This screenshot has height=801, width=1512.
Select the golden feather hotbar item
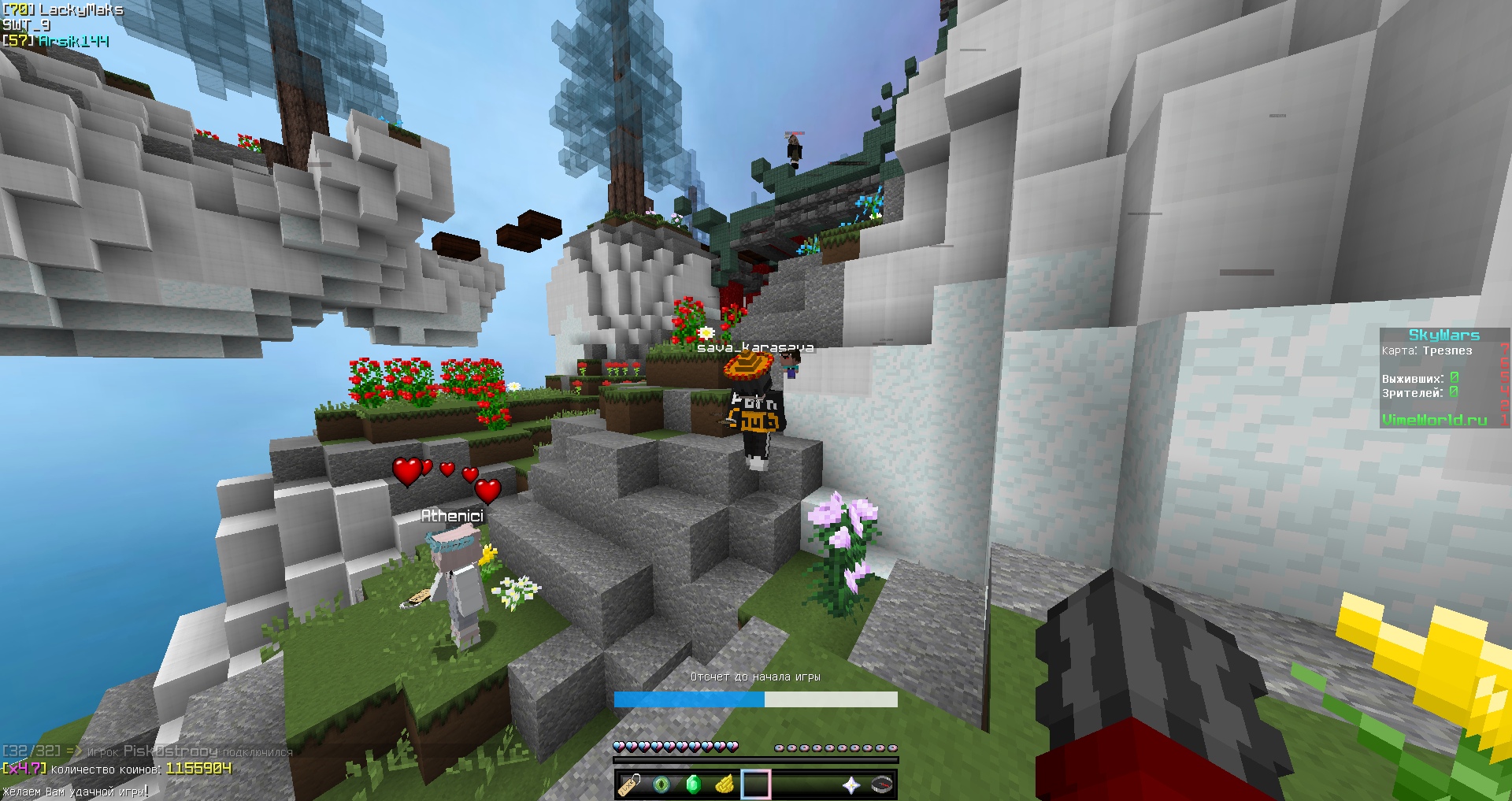(724, 785)
